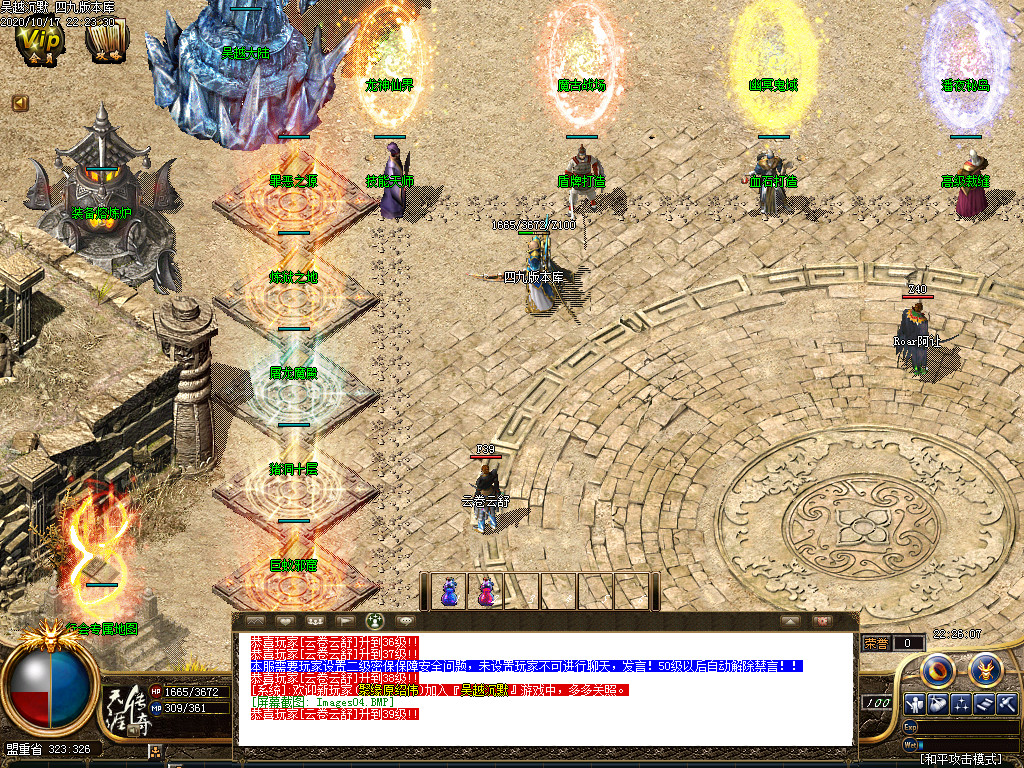Open the hammer settings button
1024x768 pixels.
[1007, 703]
